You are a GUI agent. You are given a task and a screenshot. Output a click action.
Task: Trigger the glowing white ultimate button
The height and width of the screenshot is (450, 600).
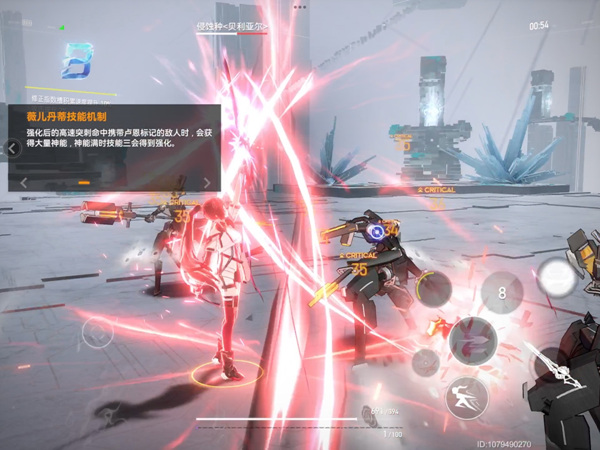[x=556, y=277]
